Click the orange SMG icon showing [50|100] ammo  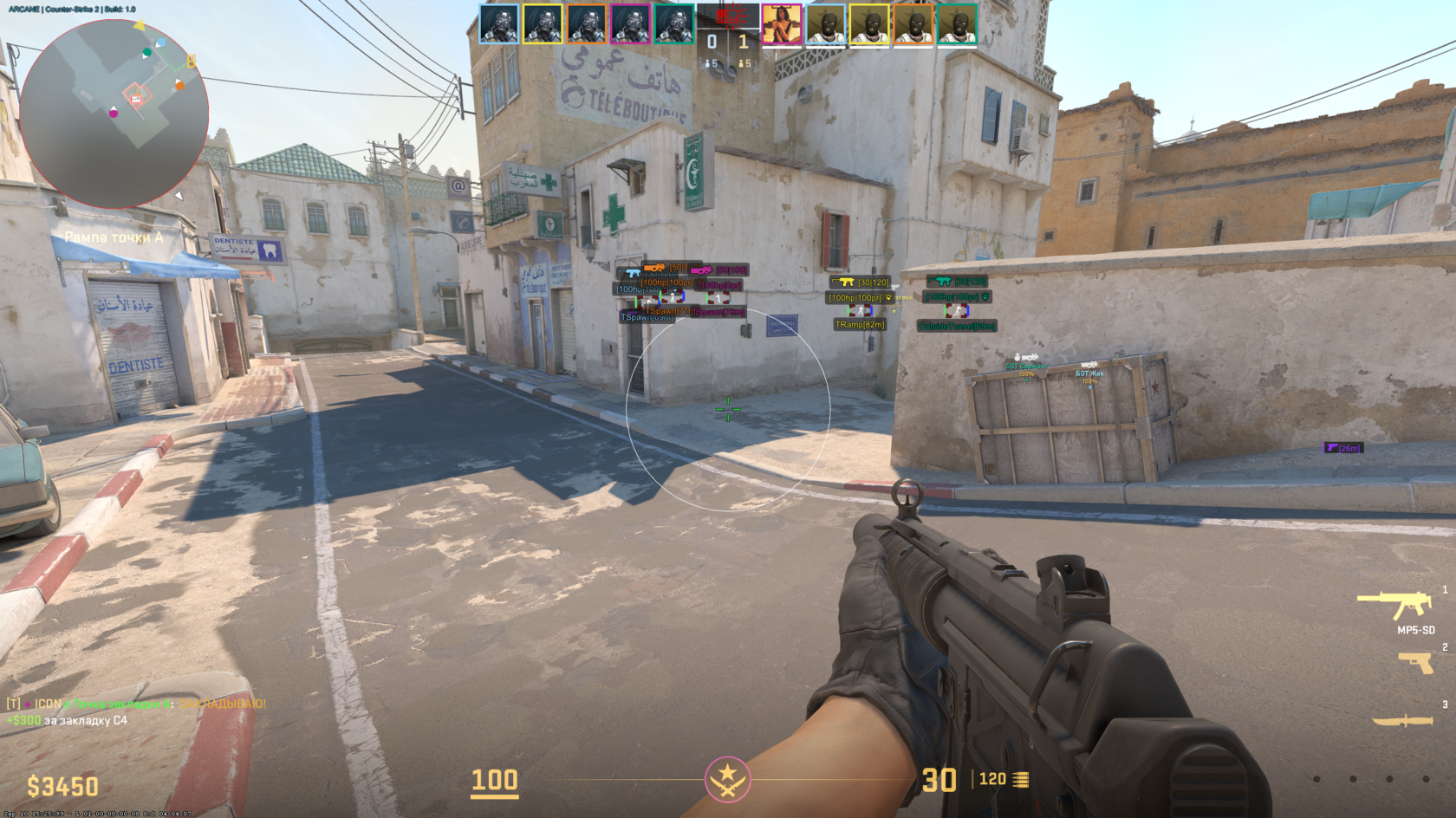point(655,266)
